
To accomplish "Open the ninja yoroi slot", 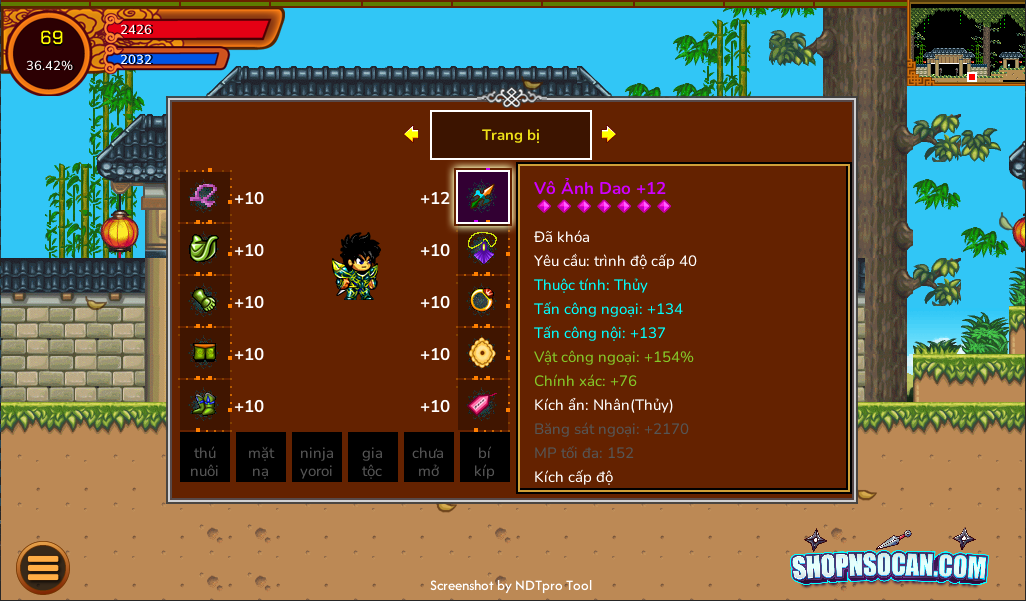I will [x=317, y=458].
